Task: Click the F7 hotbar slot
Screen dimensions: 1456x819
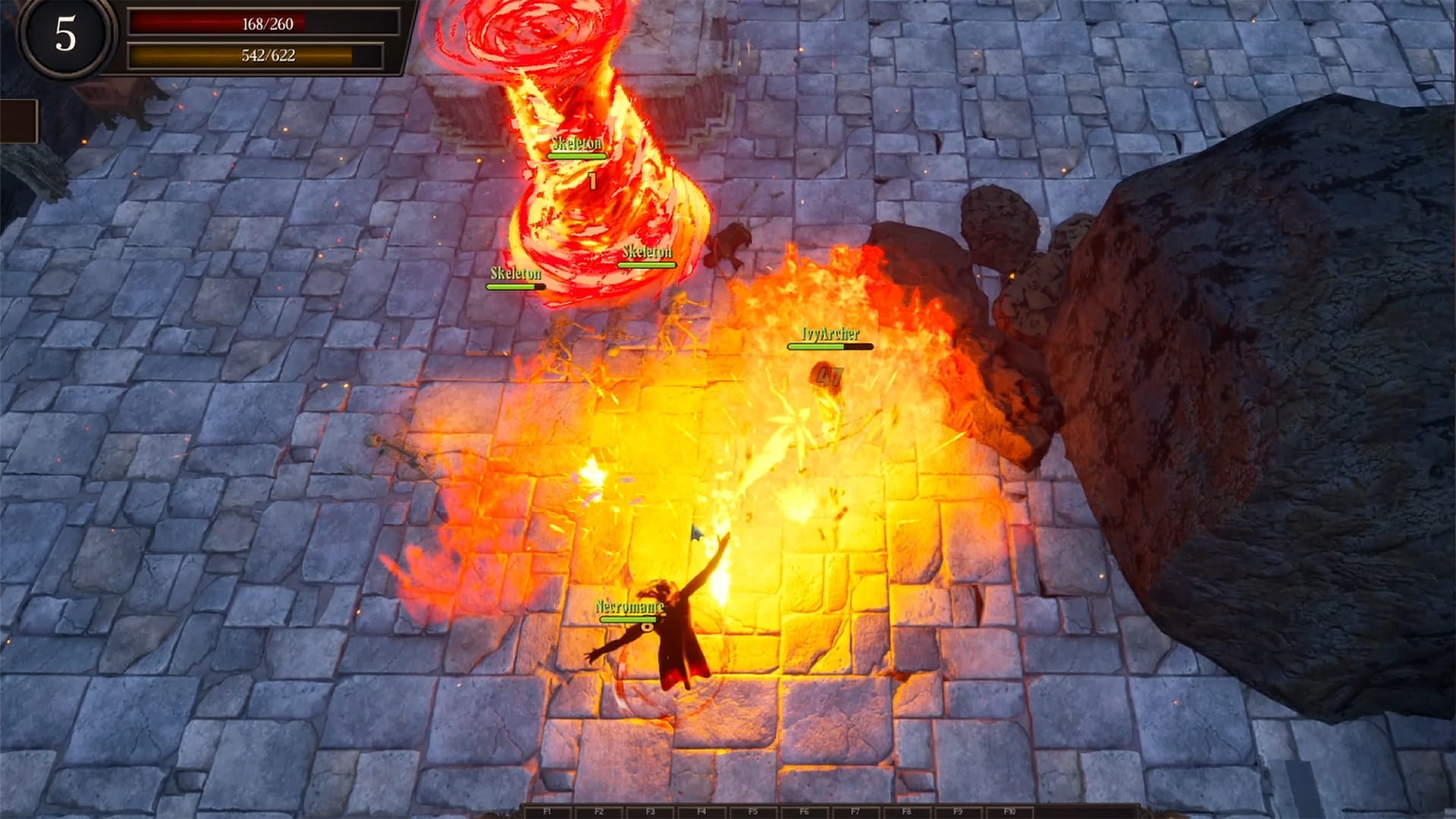Action: pos(855,811)
